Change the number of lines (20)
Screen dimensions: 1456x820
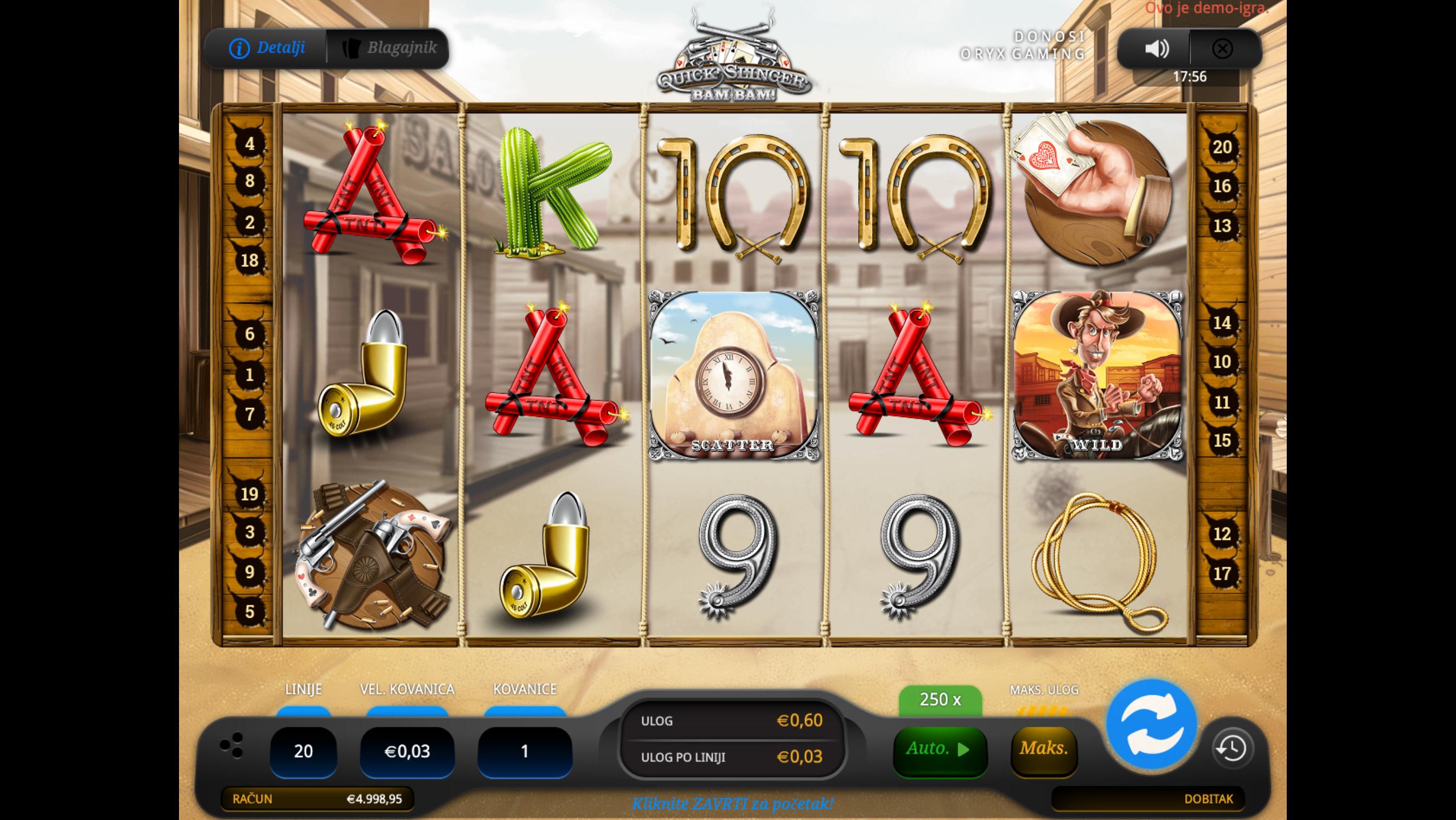(x=304, y=751)
